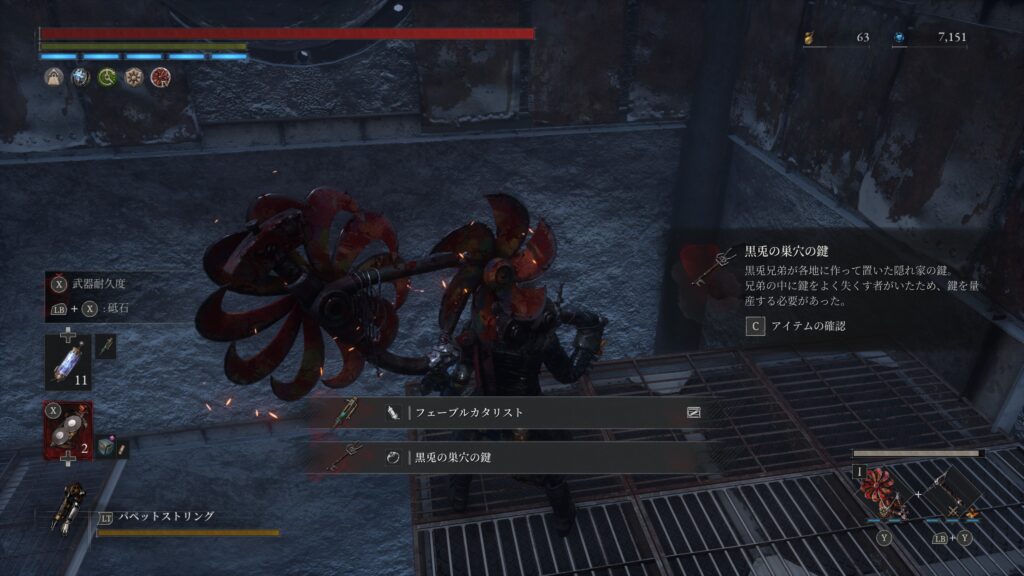Screen dimensions: 1024x576
Task: Use the blue Pulse Cell slot
Action: click(x=68, y=362)
